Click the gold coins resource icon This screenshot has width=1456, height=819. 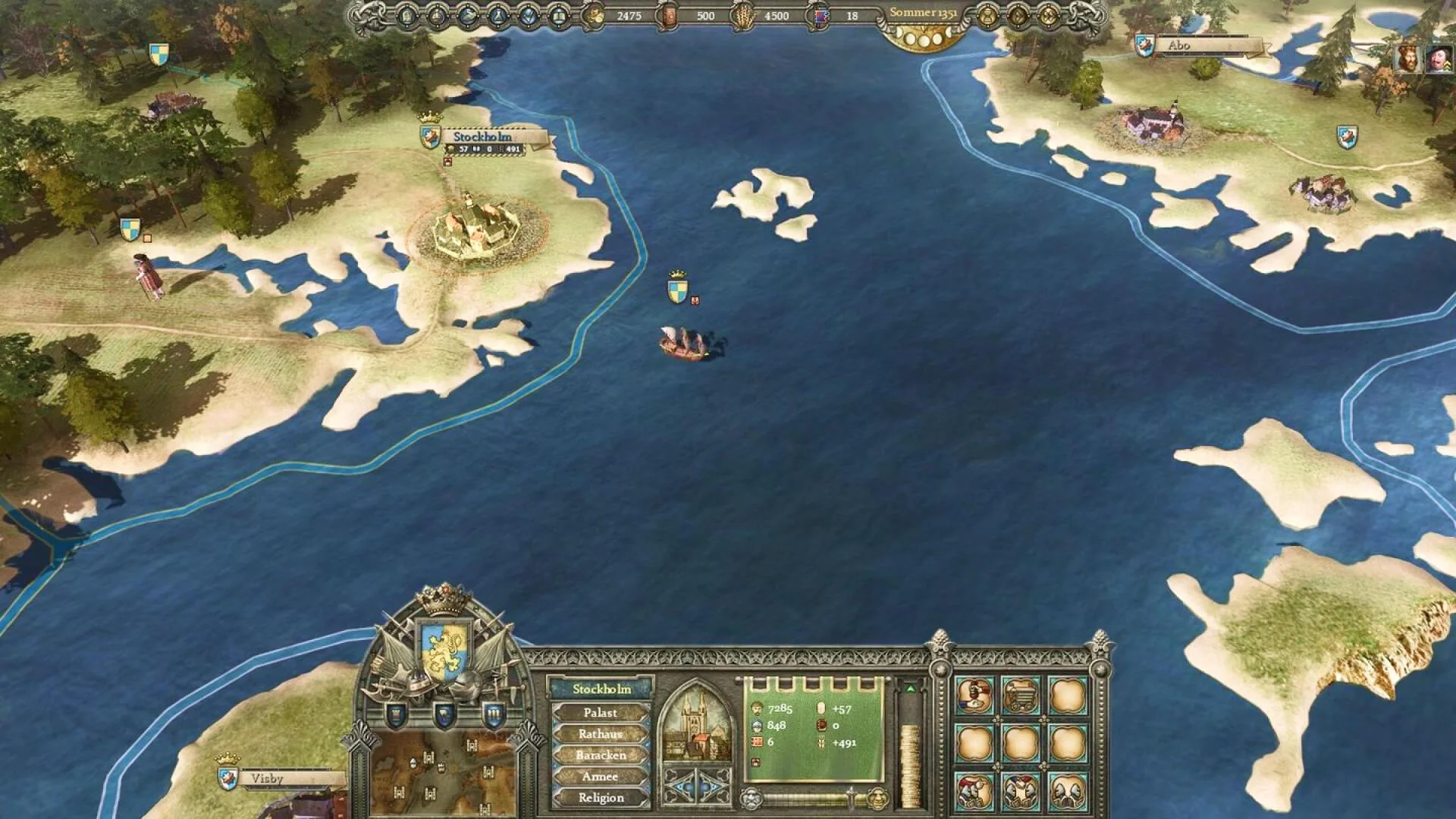(592, 13)
